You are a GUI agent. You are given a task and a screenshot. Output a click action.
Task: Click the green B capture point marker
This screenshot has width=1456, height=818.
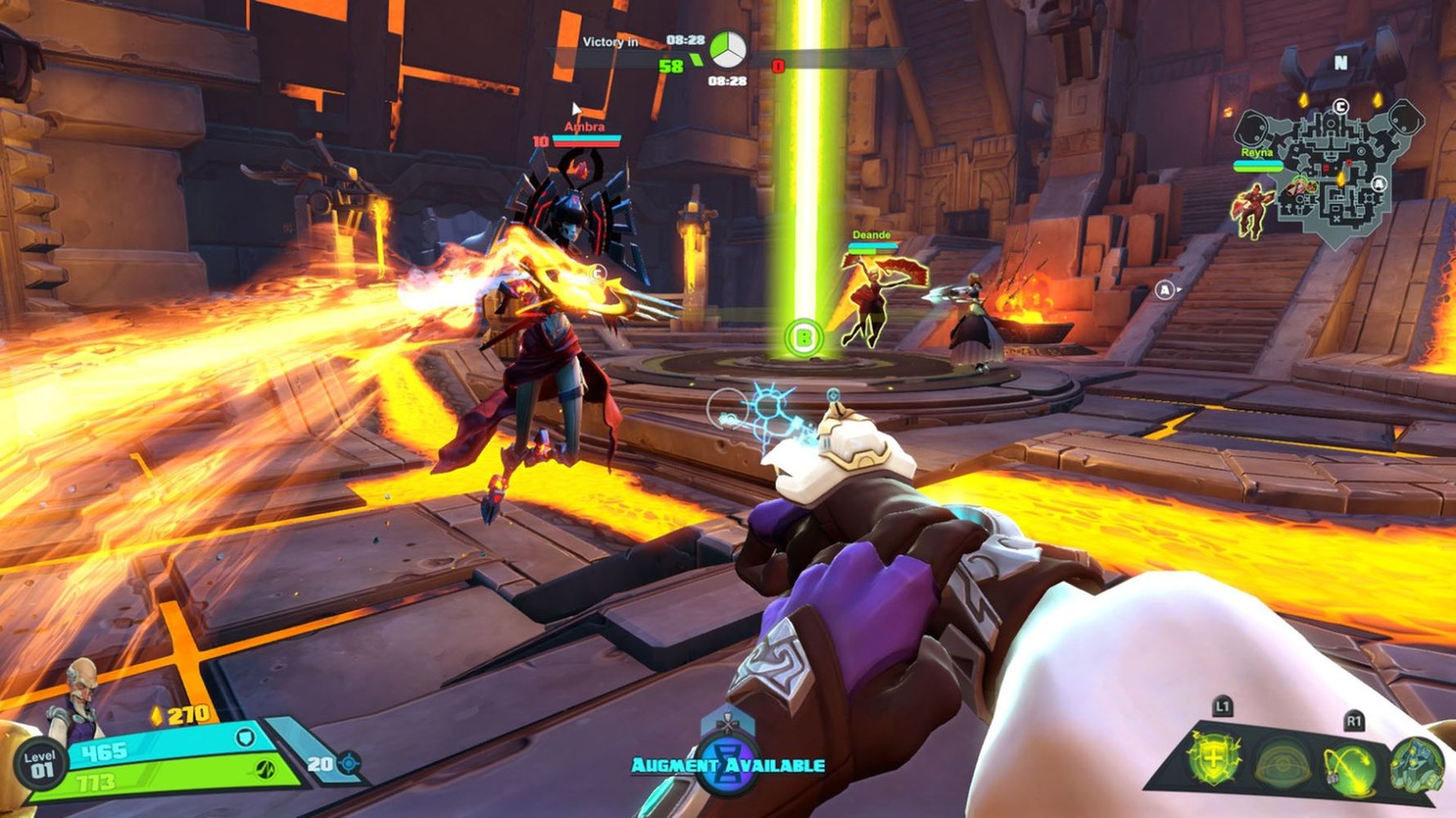pos(803,337)
